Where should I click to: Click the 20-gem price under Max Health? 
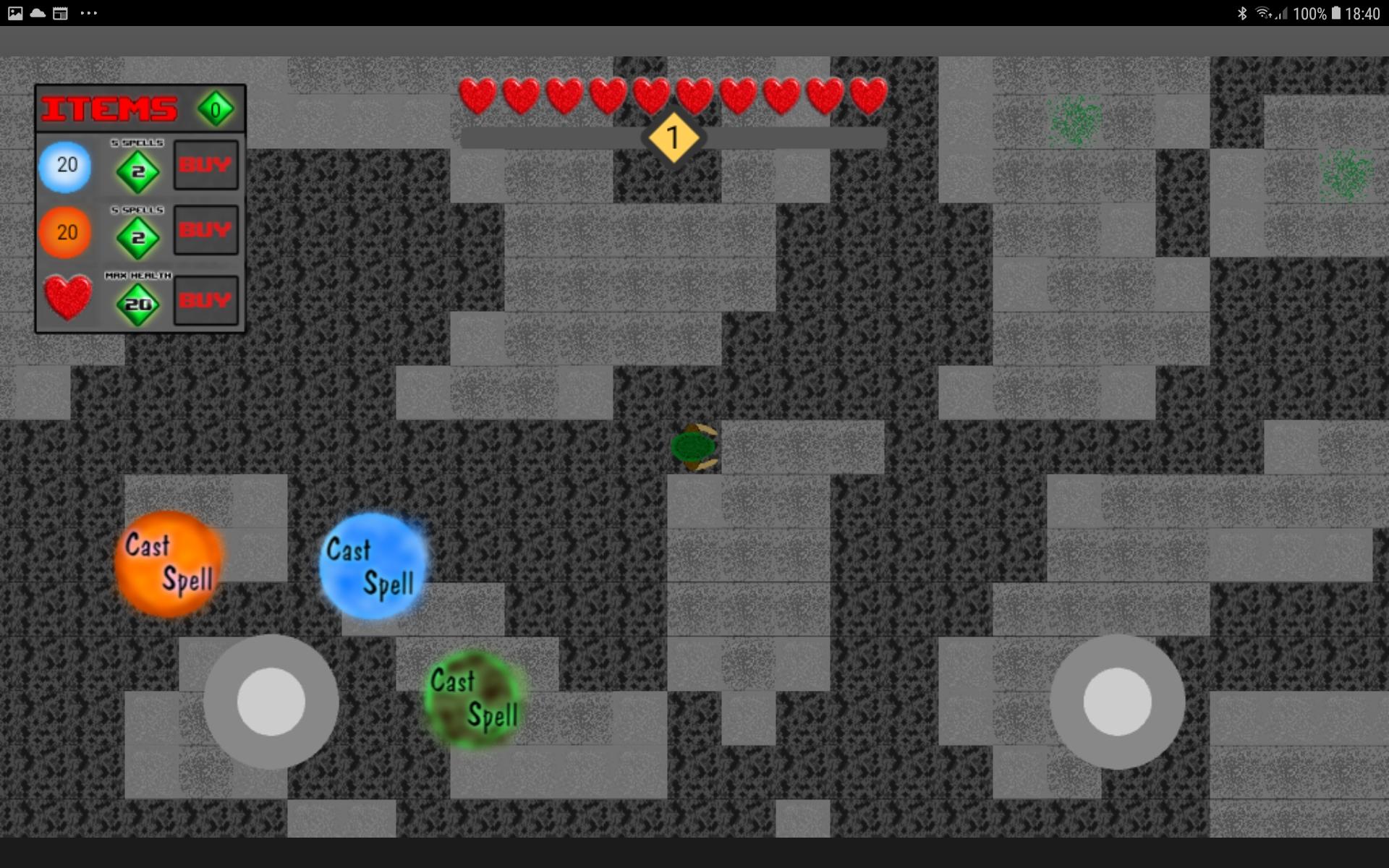[x=140, y=305]
